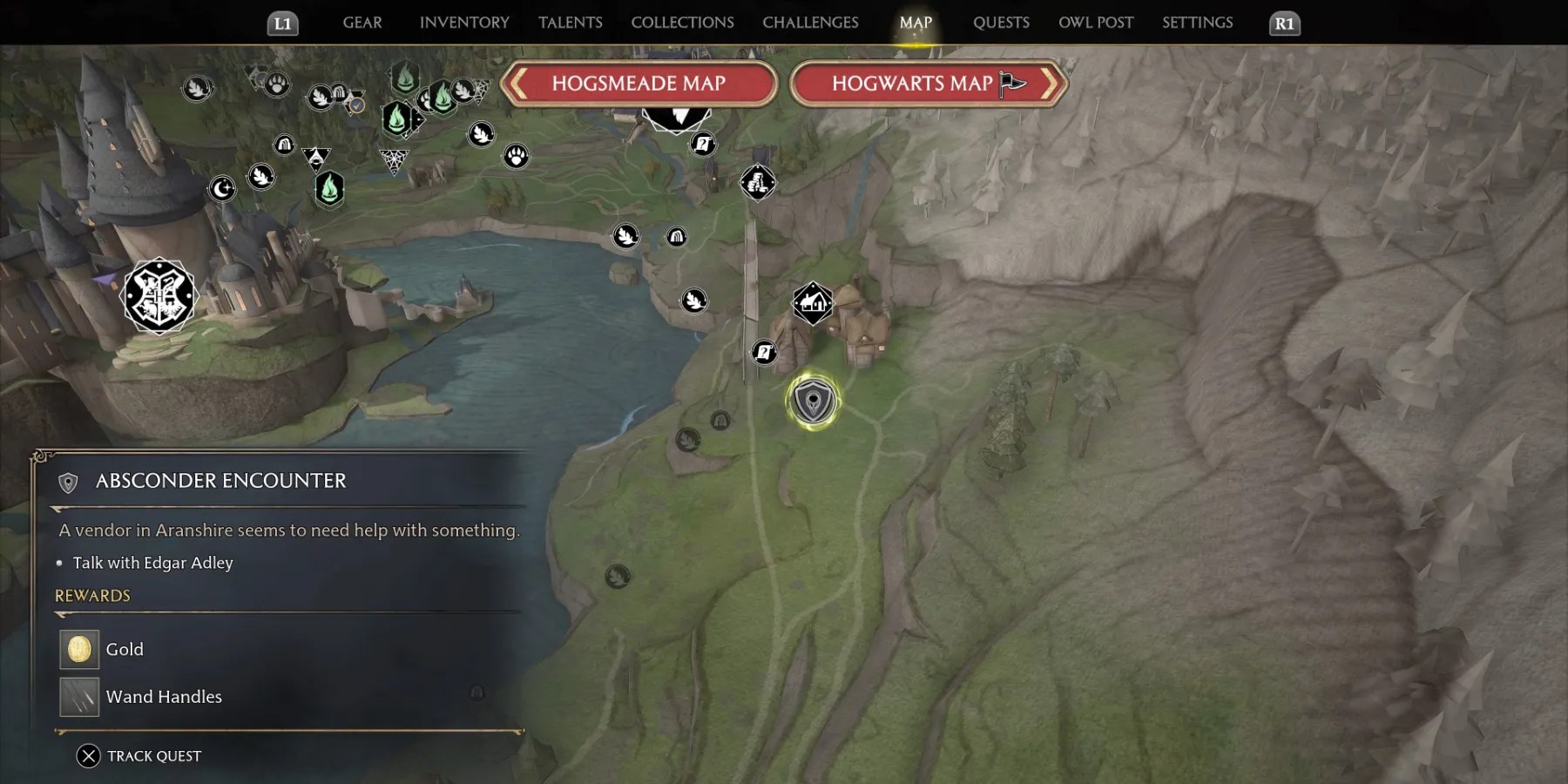
Task: Switch to the Hogsmeade Map
Action: tap(639, 84)
